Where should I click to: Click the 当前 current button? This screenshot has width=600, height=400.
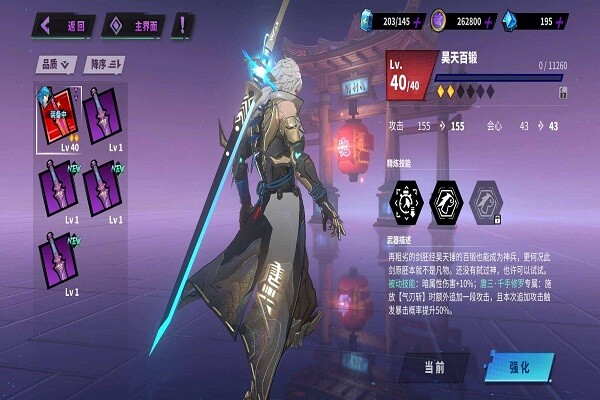[432, 367]
